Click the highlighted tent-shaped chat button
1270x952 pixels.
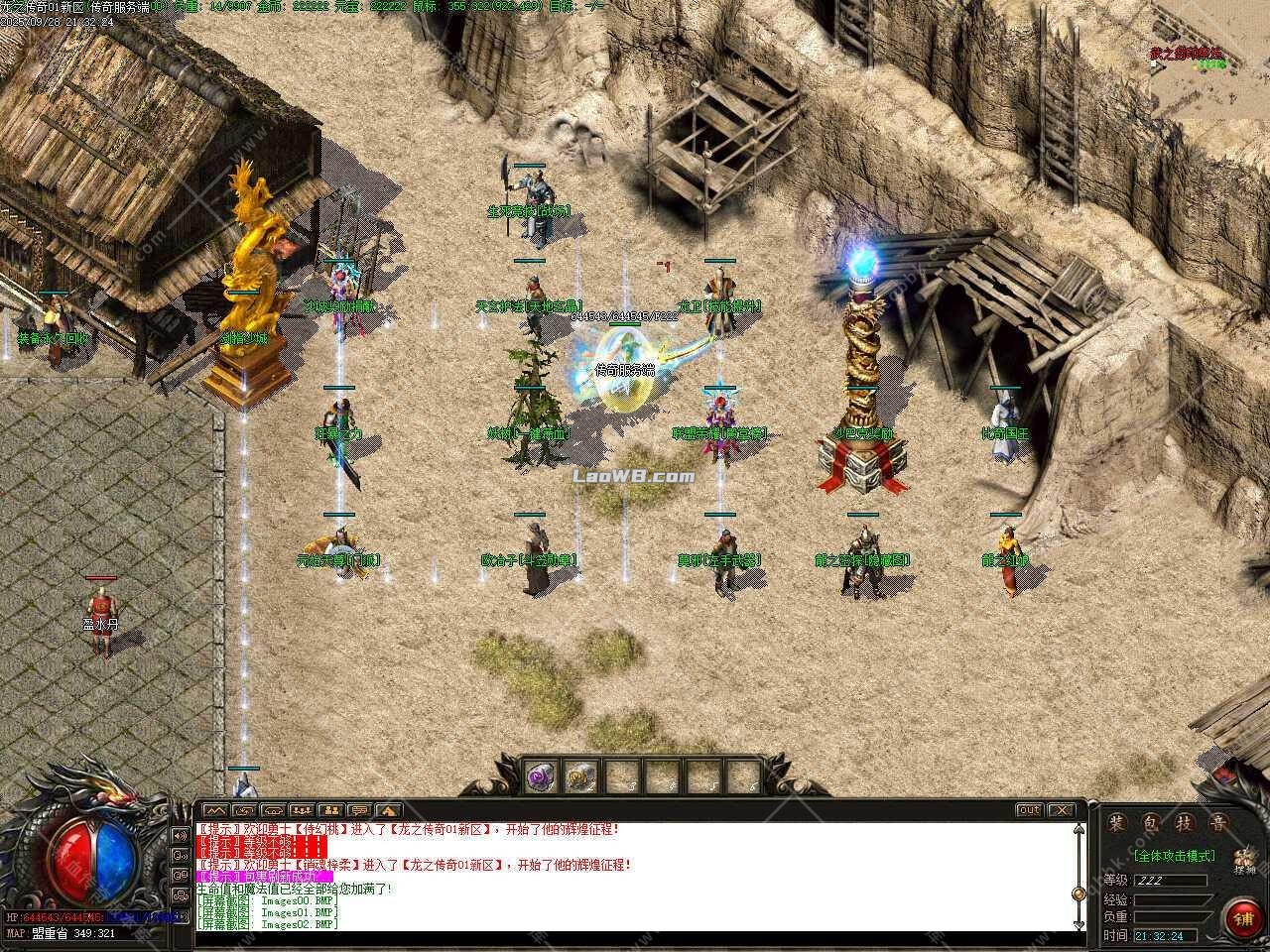coord(389,810)
